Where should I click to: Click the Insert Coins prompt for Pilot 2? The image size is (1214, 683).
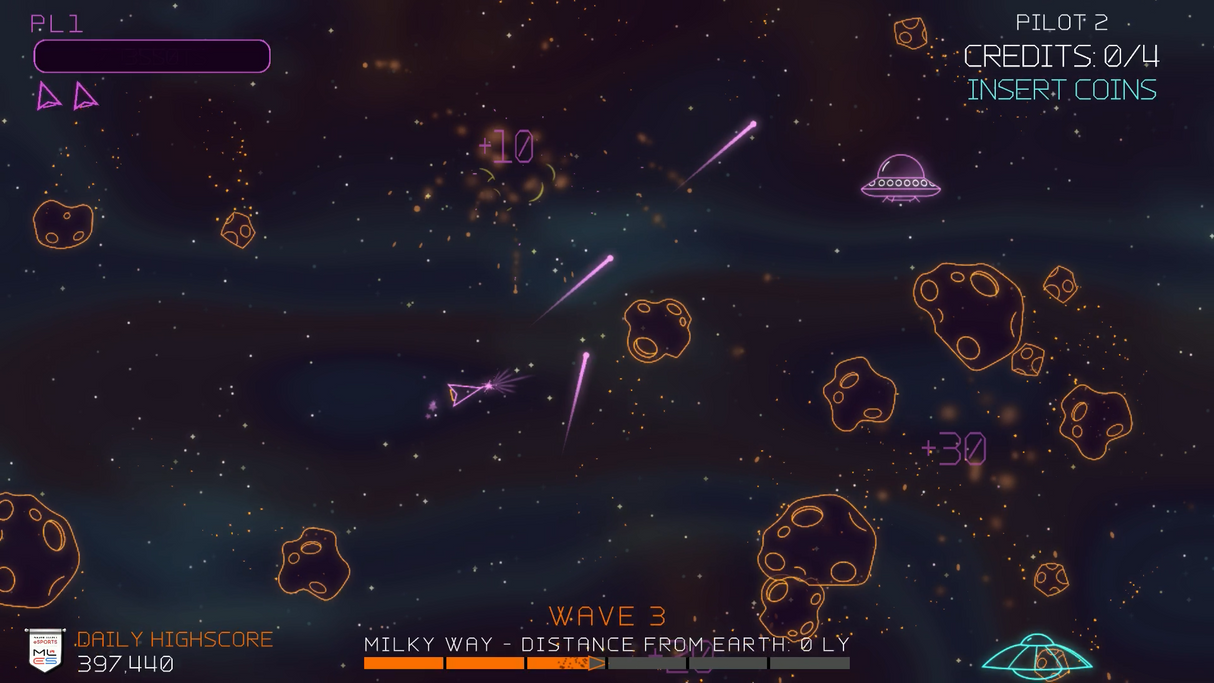(x=1061, y=90)
